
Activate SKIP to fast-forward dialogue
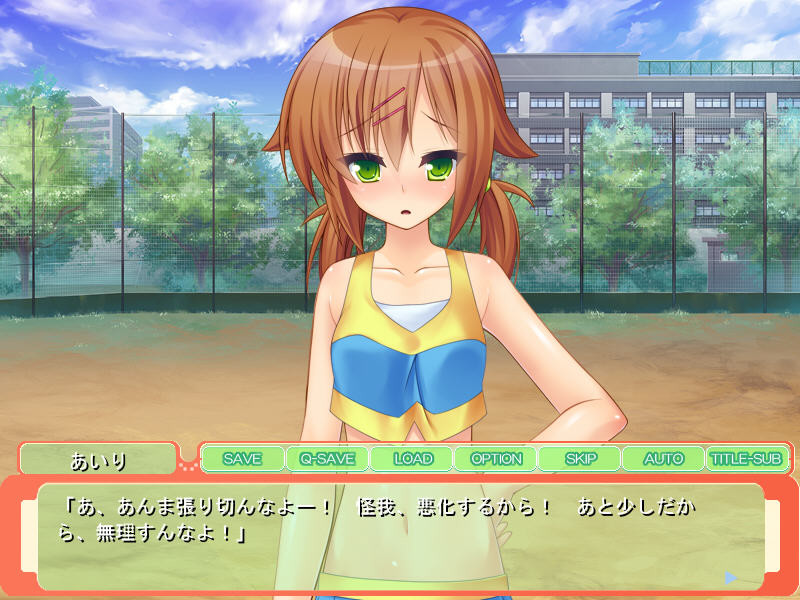coord(580,459)
